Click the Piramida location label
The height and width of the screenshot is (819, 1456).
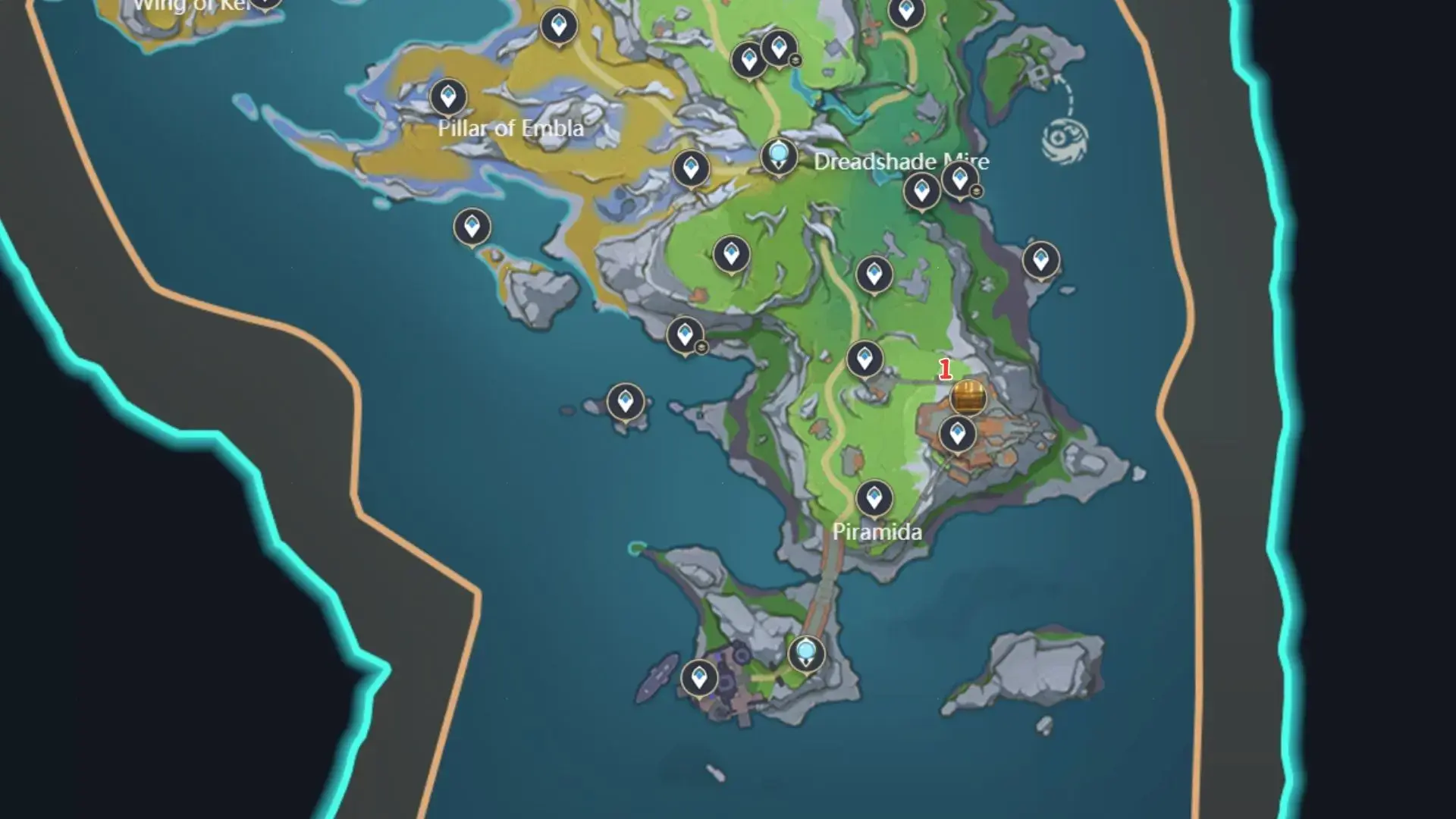(876, 532)
